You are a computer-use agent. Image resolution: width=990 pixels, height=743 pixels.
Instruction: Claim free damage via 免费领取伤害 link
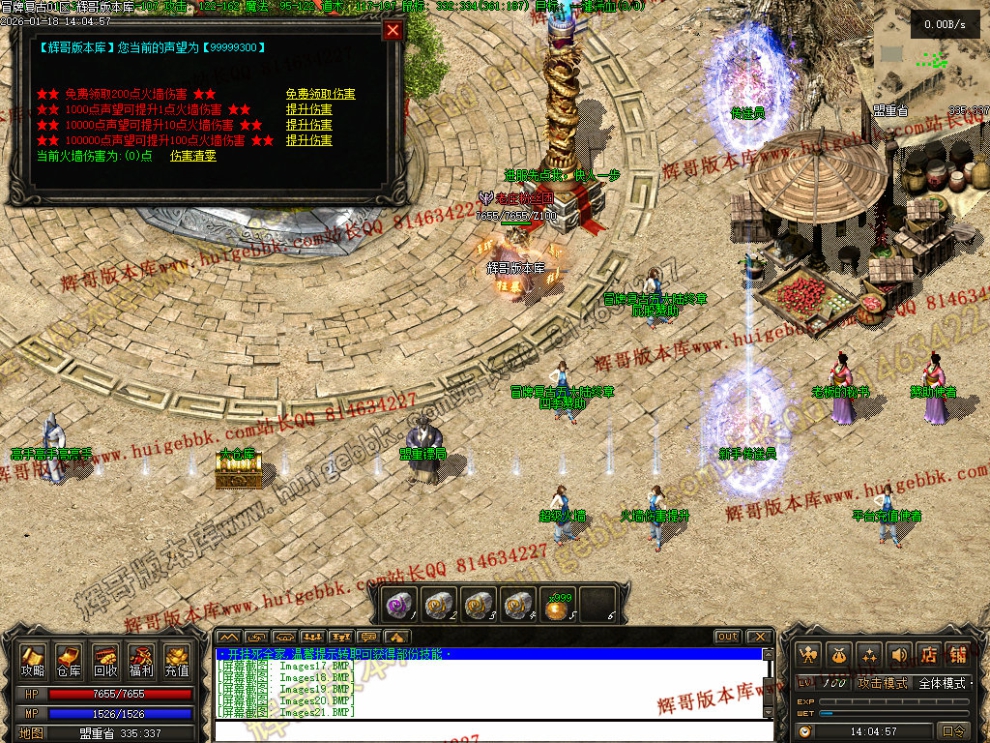(x=320, y=94)
